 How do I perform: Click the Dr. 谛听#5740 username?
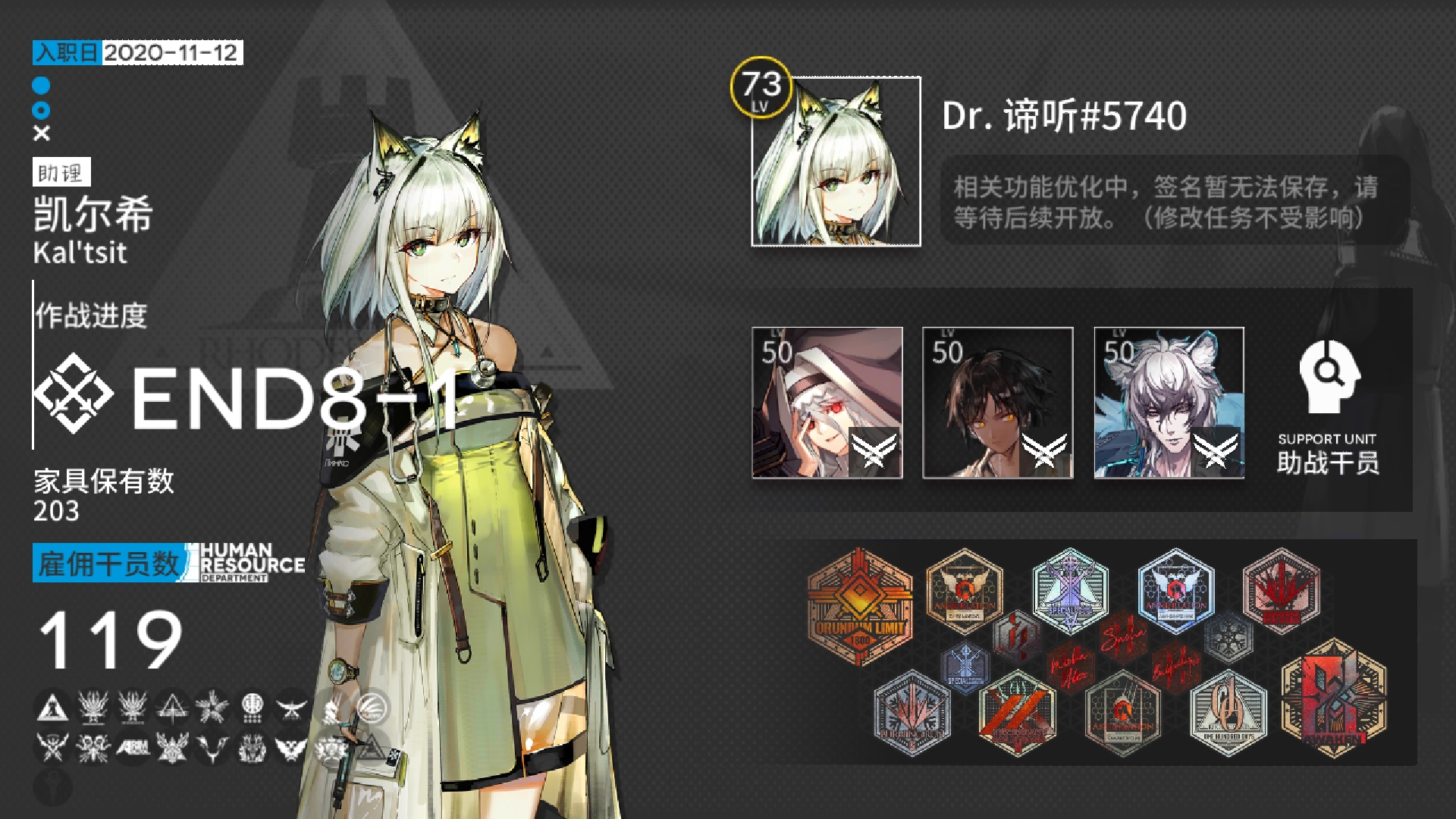(x=1065, y=115)
